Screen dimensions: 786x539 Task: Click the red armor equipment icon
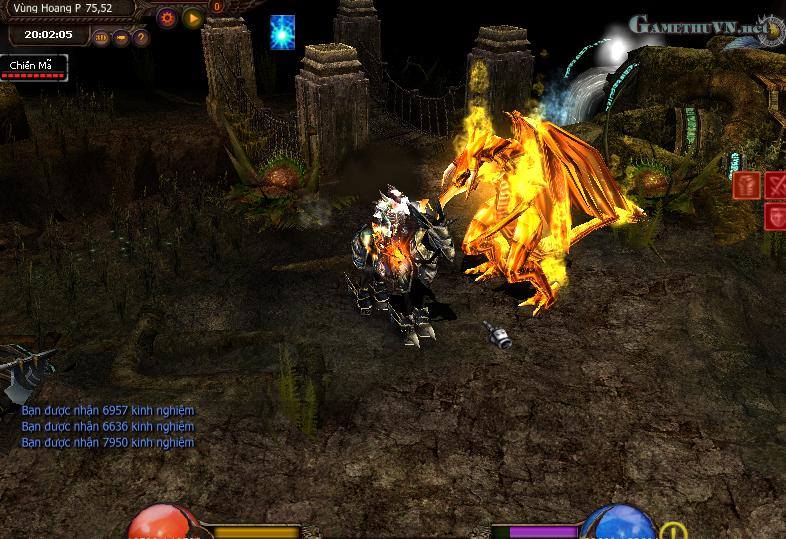[746, 185]
